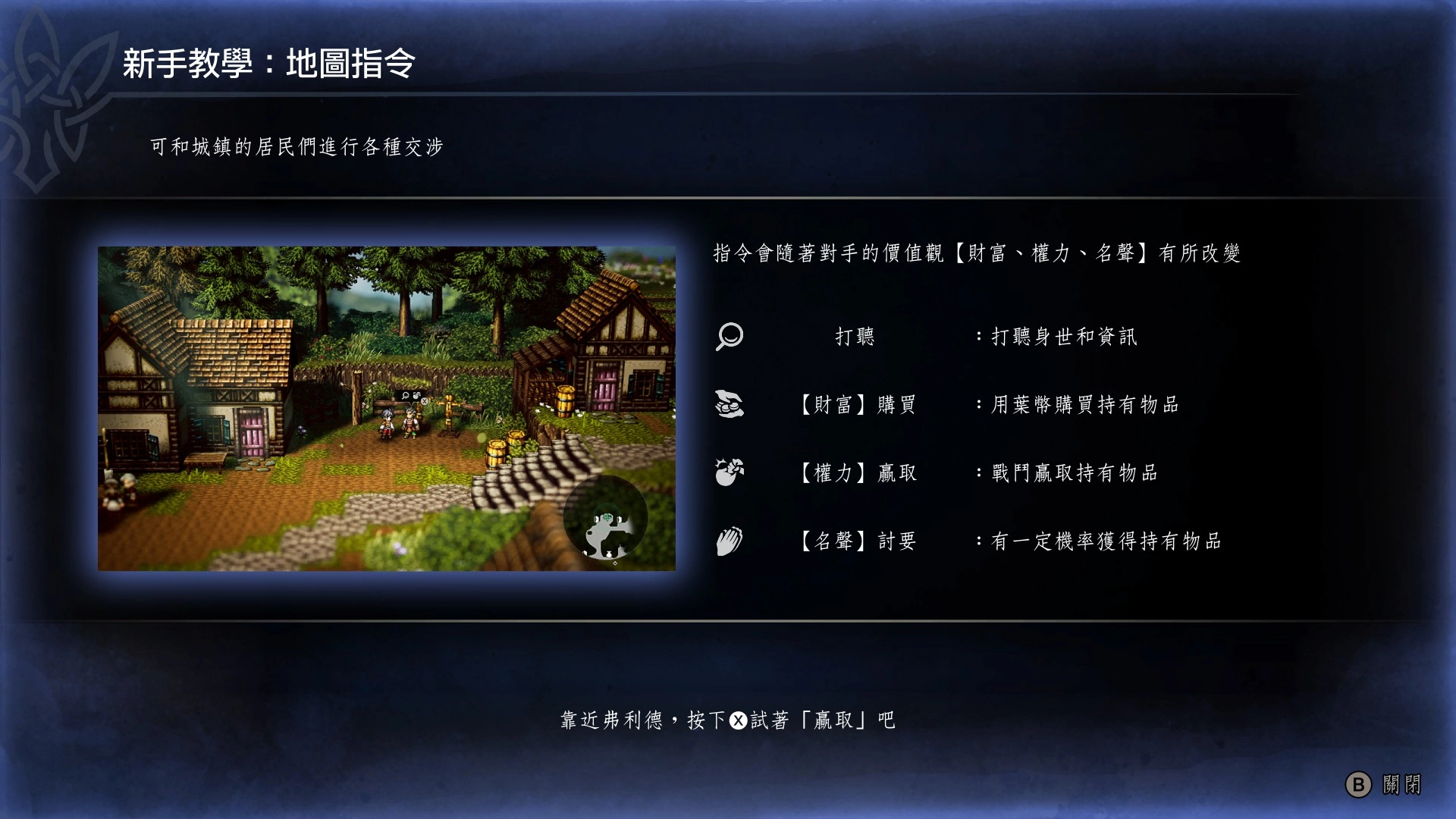The width and height of the screenshot is (1456, 819).
Task: Enable the 【名聲】討要 option
Action: coord(858,541)
